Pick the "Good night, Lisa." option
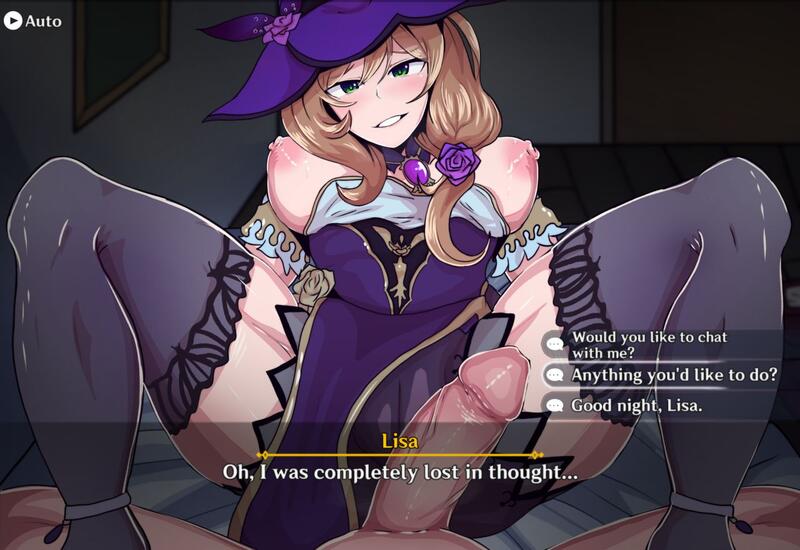 coord(636,406)
